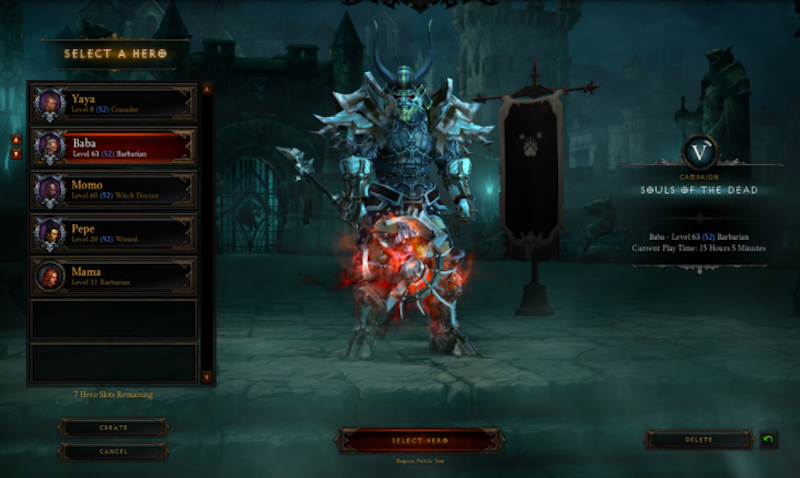
Task: Select Pepe the Wizard hero
Action: (113, 233)
